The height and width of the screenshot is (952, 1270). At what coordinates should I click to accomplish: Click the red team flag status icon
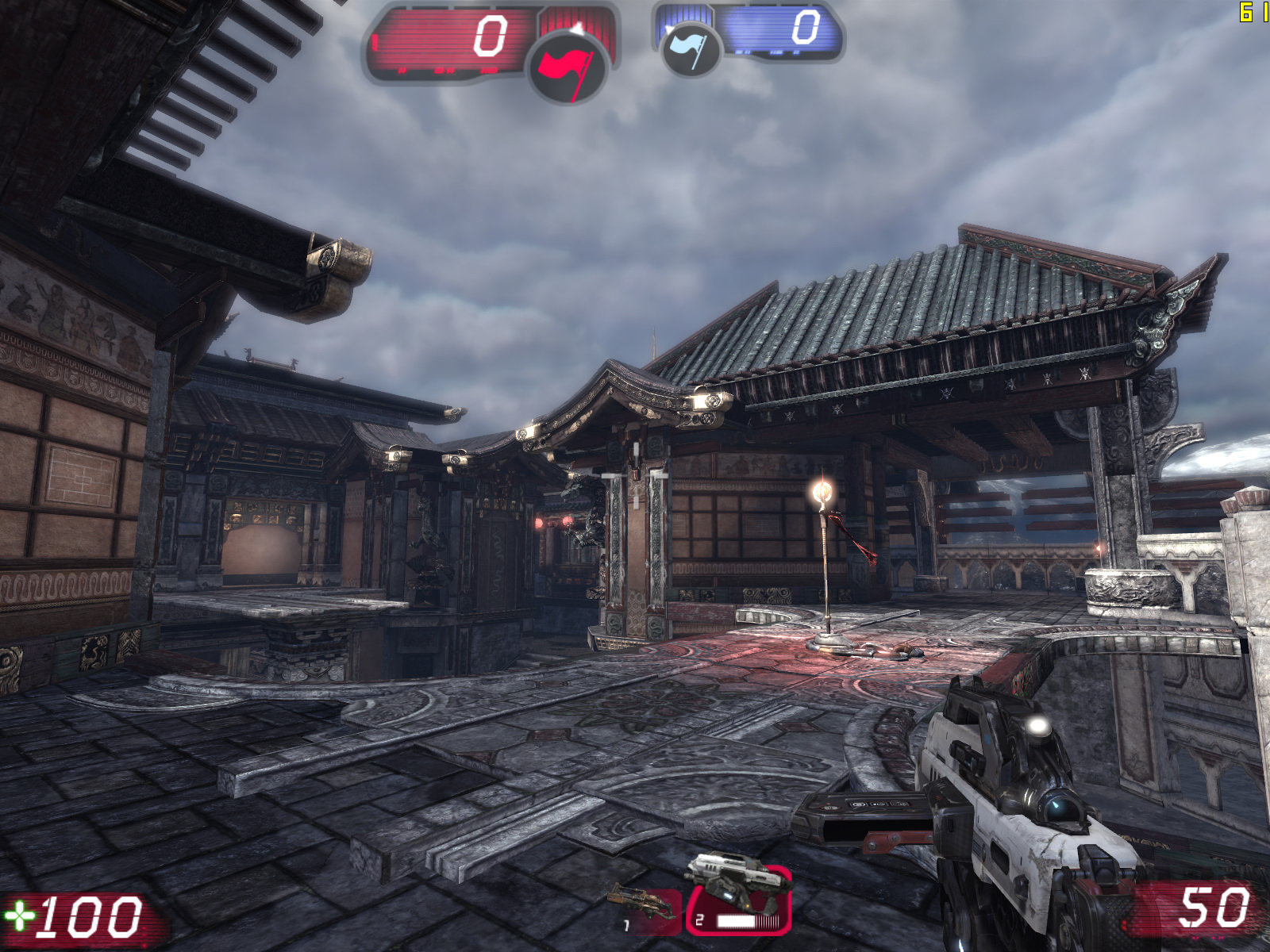coord(568,67)
